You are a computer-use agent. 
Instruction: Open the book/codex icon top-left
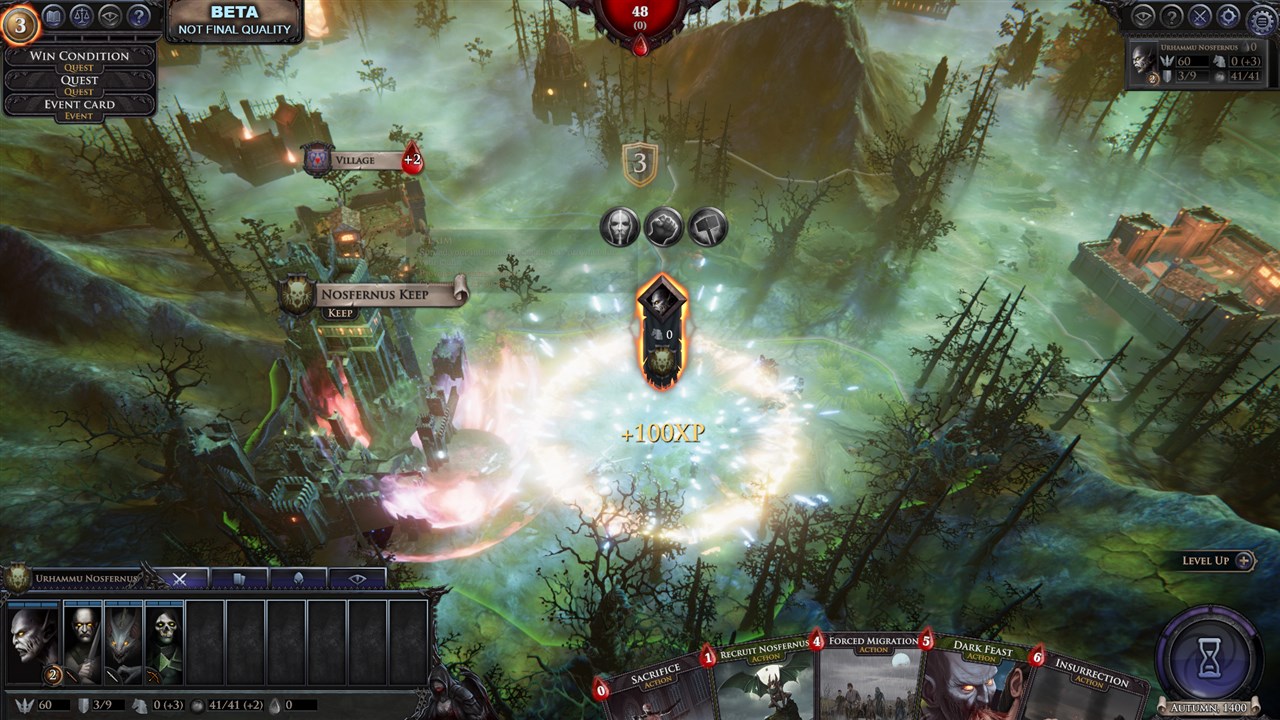coord(53,16)
